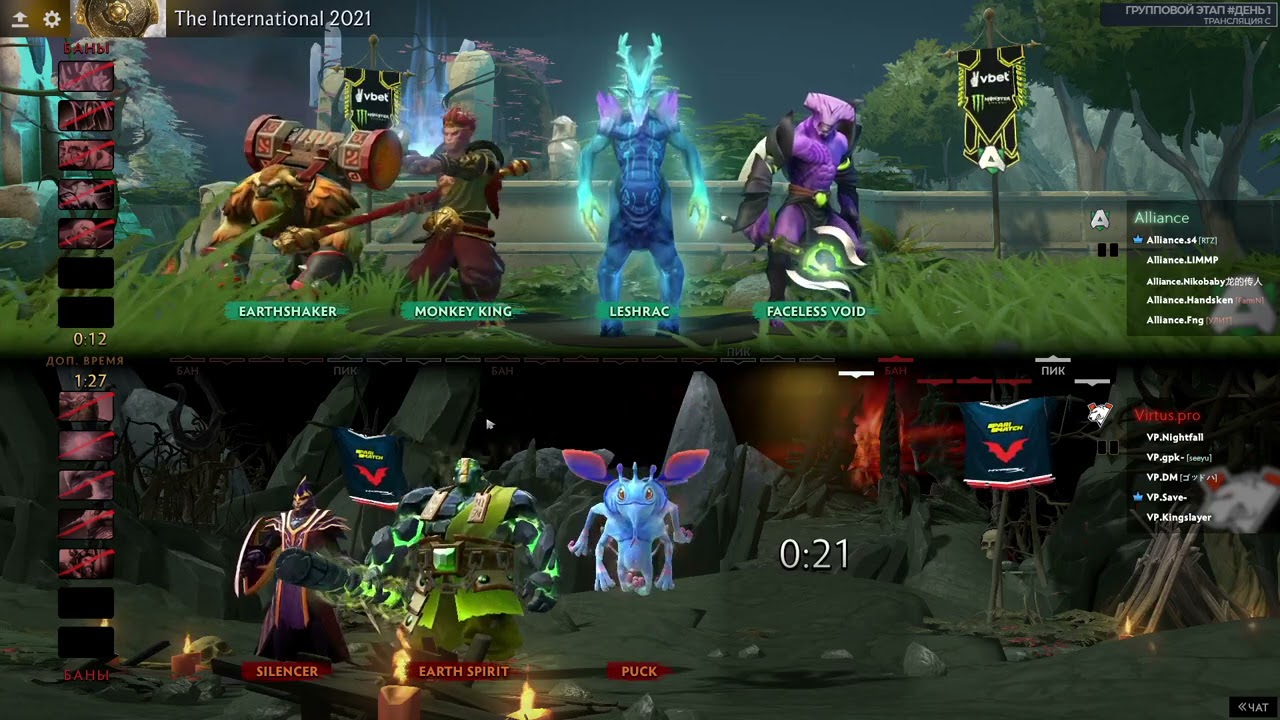Screen dimensions: 1280x720
Task: Select VP.Nightfall in the Virtus.pro roster
Action: click(1174, 437)
